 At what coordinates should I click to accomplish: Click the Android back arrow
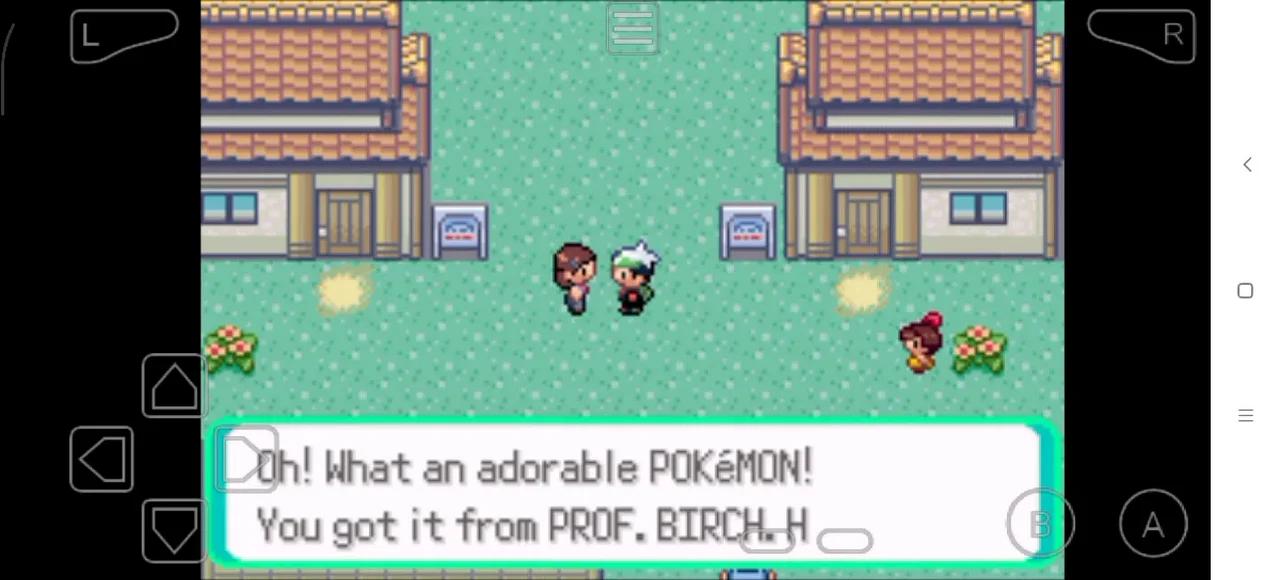pyautogui.click(x=1246, y=165)
